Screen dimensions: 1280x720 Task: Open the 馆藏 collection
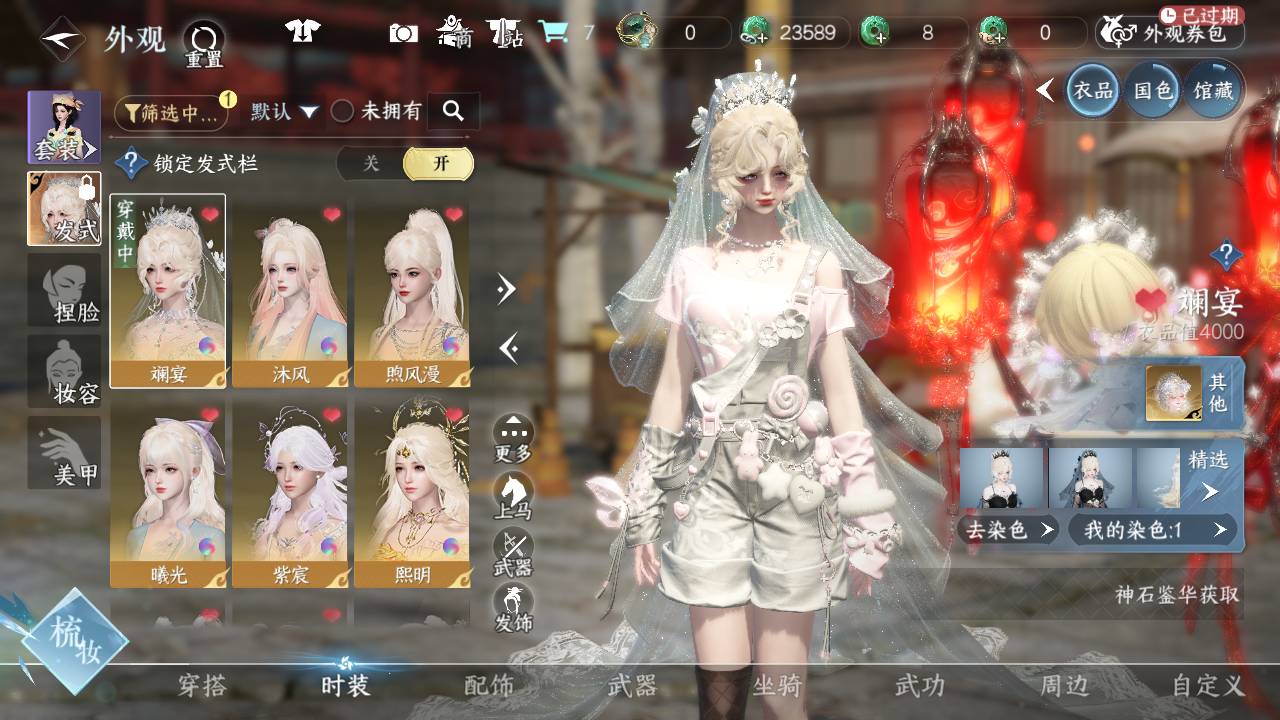1211,90
